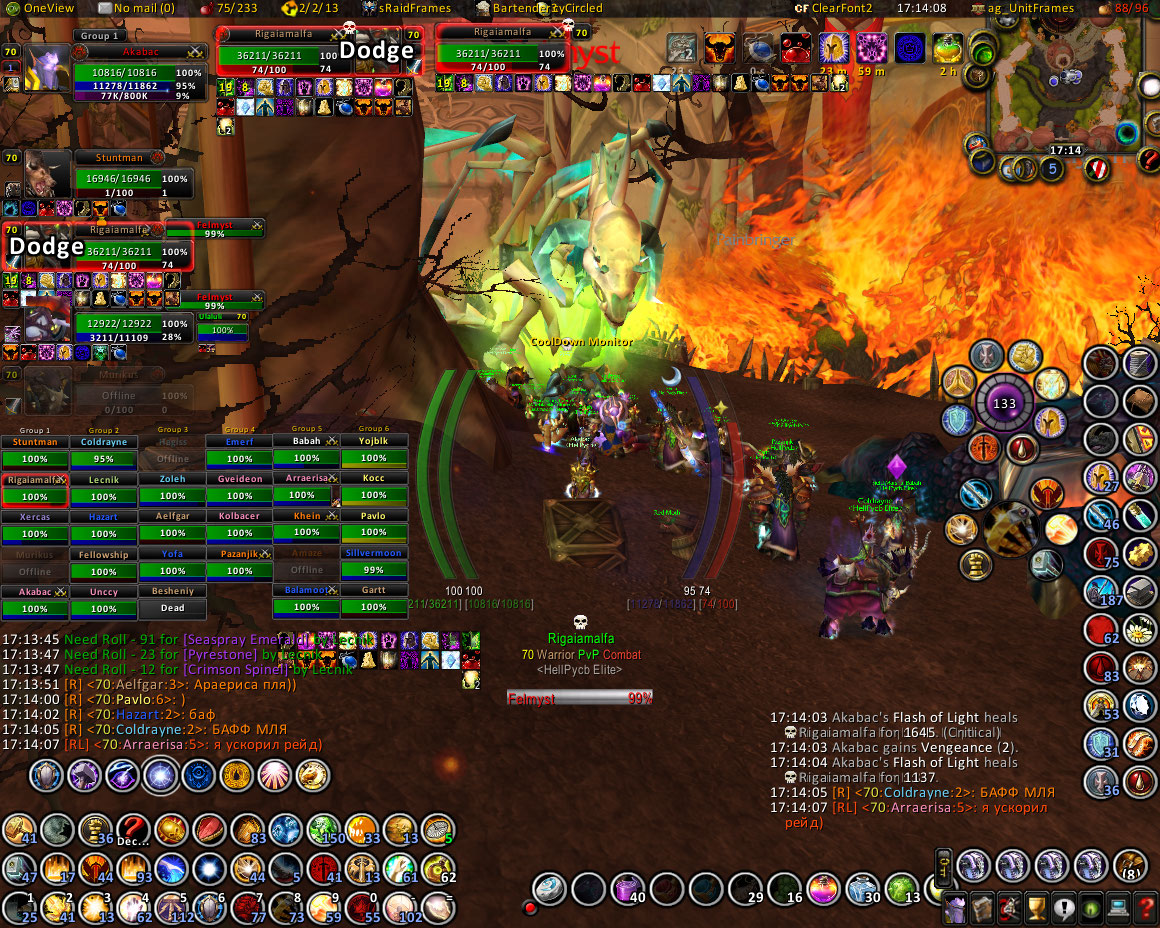The image size is (1160, 928).
Task: Open the backpack bag slot
Action: point(1130,865)
